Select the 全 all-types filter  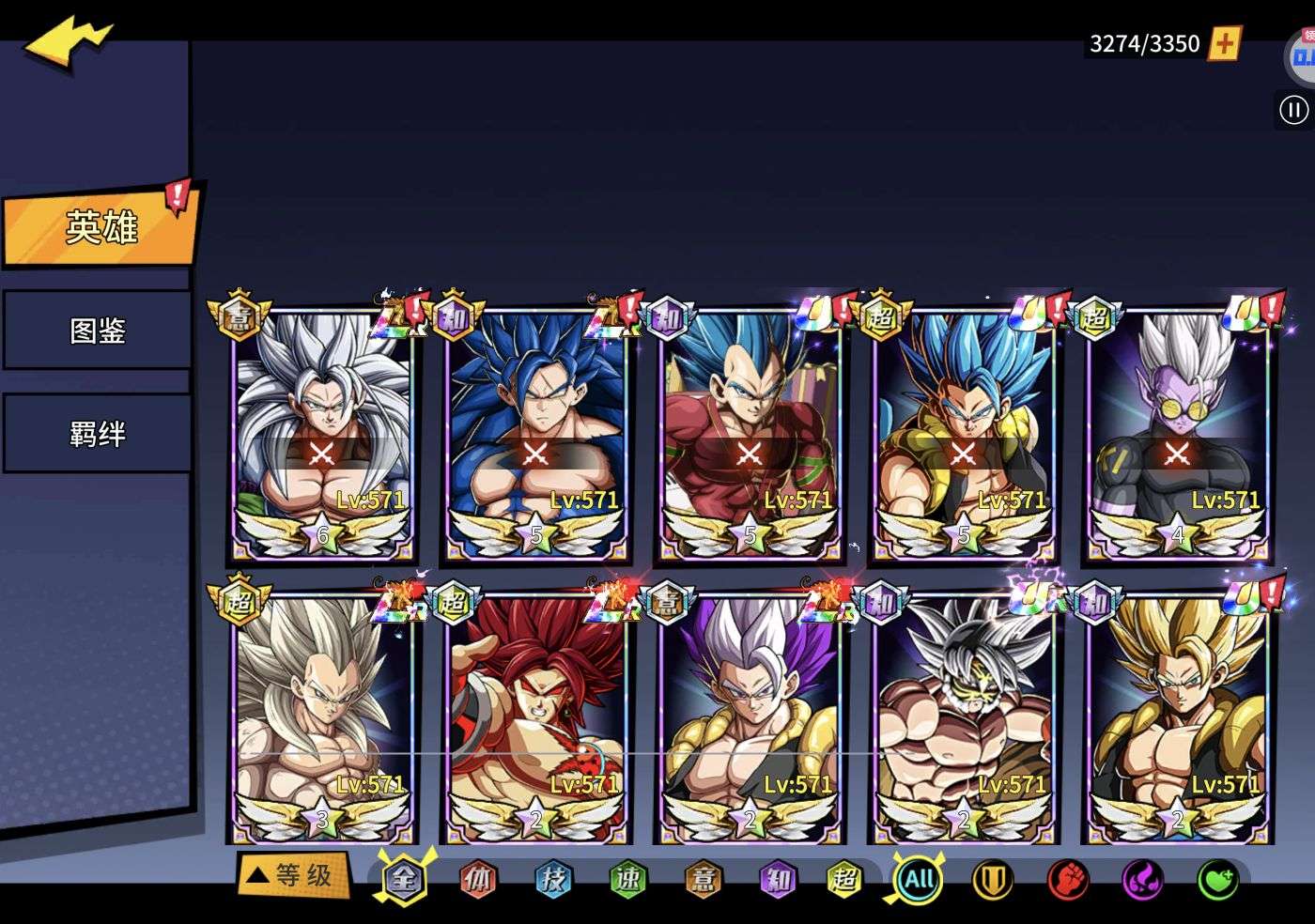pyautogui.click(x=403, y=879)
